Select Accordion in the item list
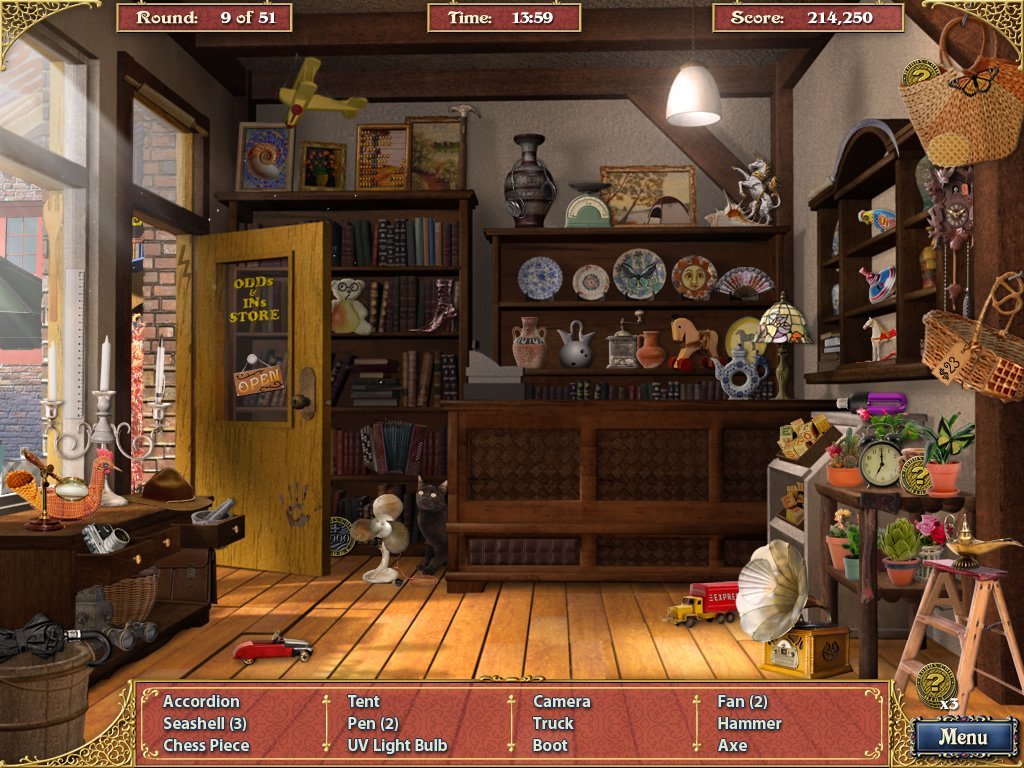Screen dimensions: 1024x768 coord(201,701)
